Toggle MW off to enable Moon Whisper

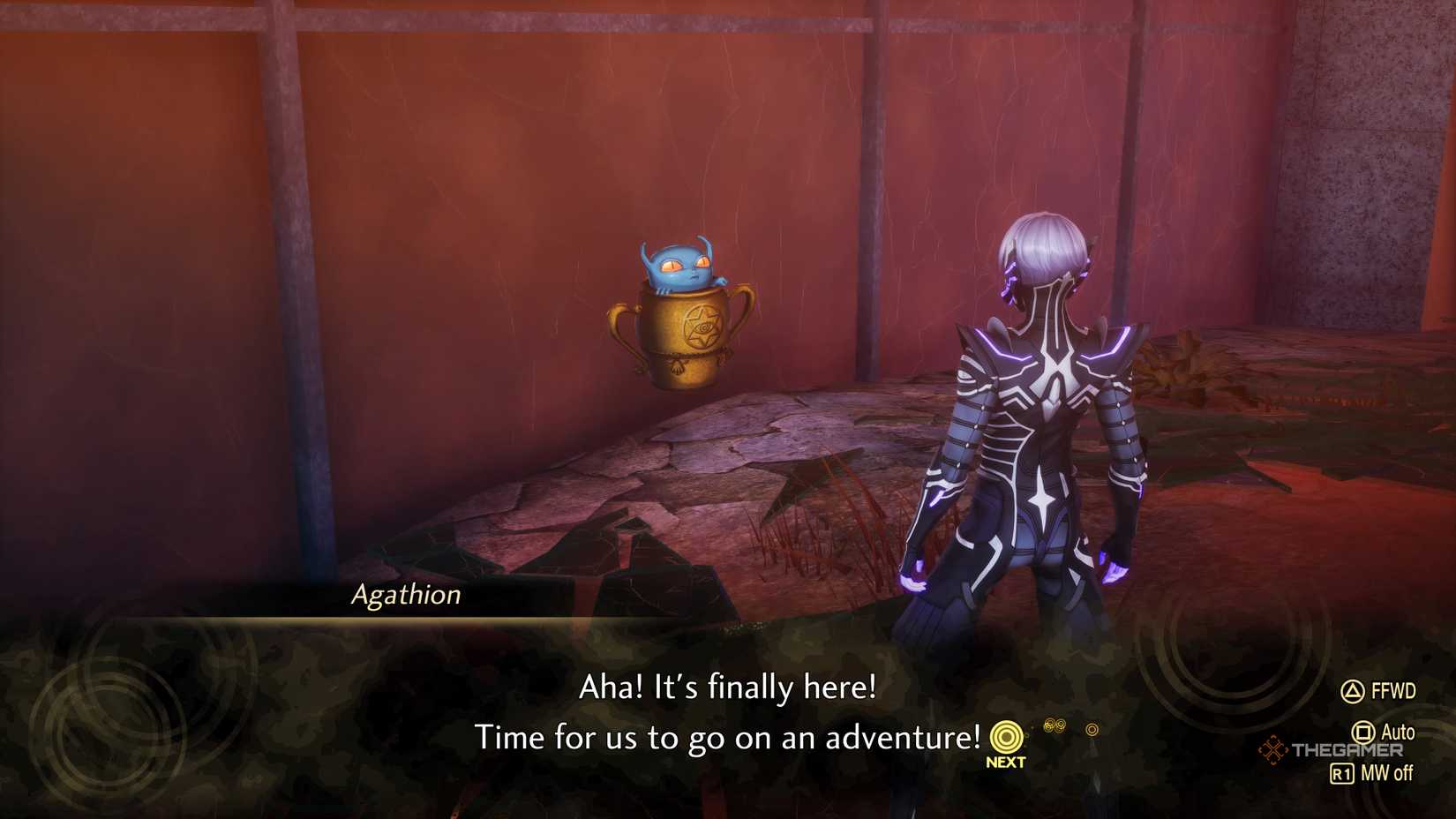(x=1386, y=771)
